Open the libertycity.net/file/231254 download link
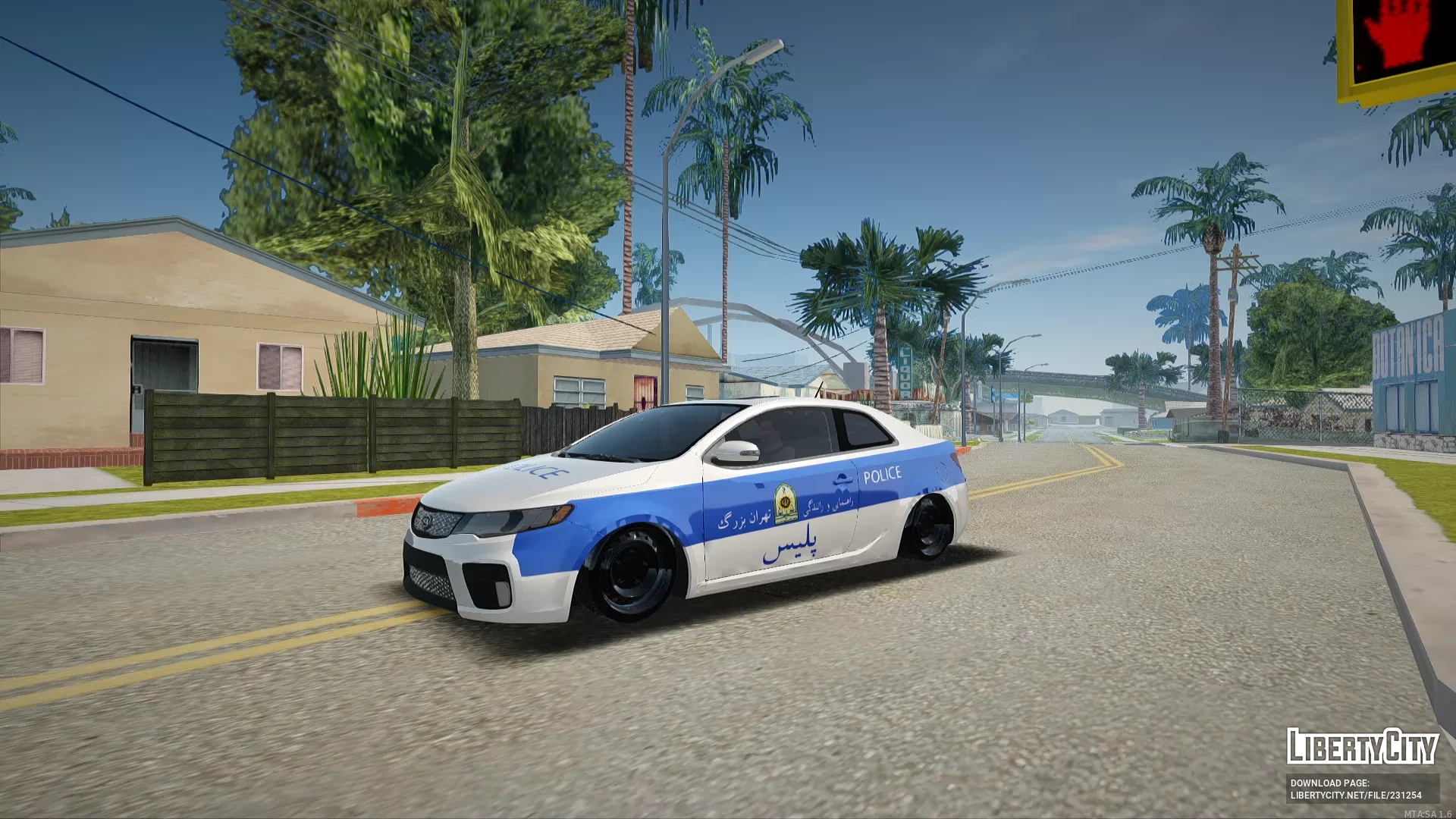This screenshot has height=819, width=1456. point(1356,795)
